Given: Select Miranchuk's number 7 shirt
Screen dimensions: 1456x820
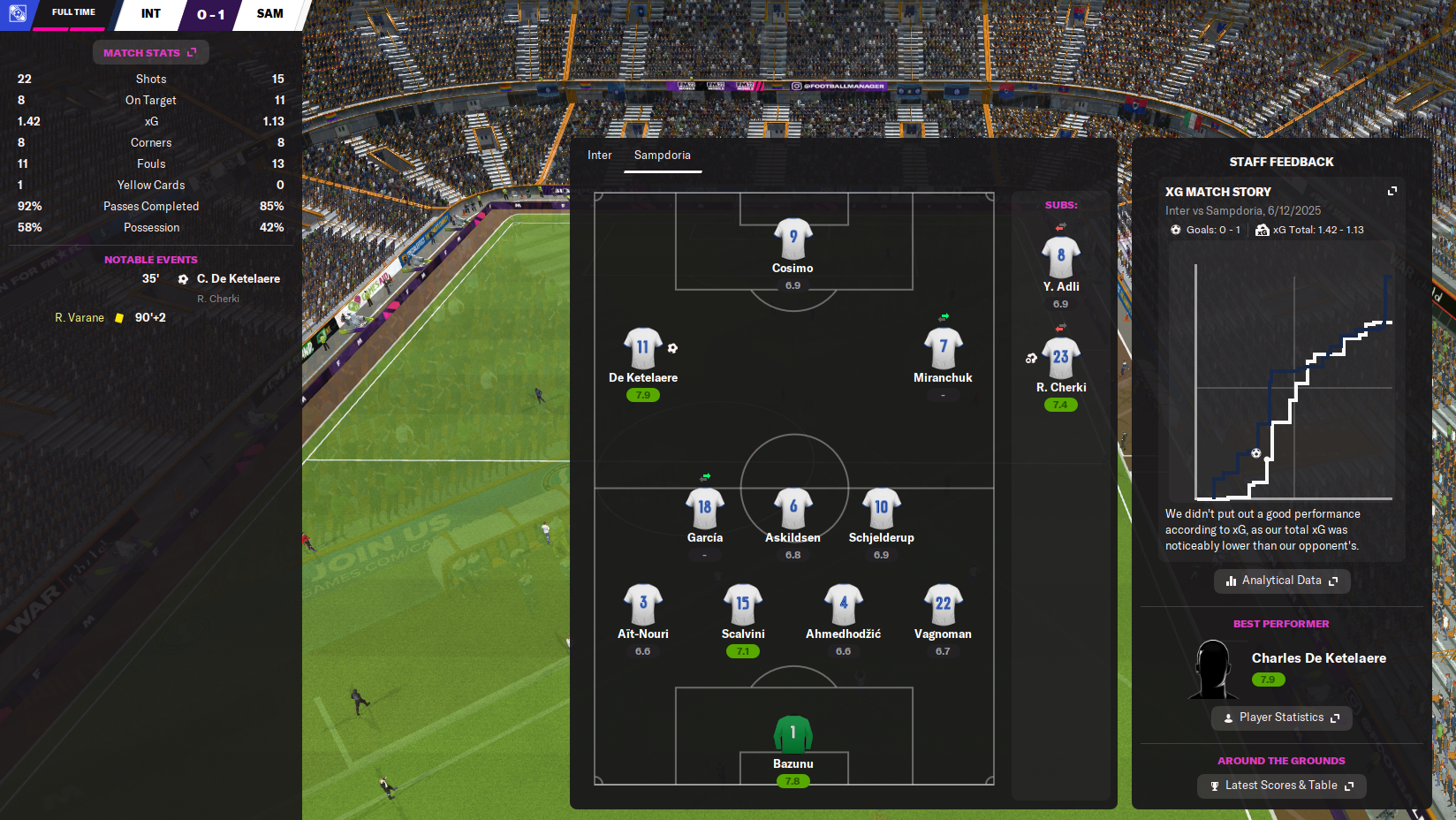Looking at the screenshot, I should pyautogui.click(x=943, y=348).
